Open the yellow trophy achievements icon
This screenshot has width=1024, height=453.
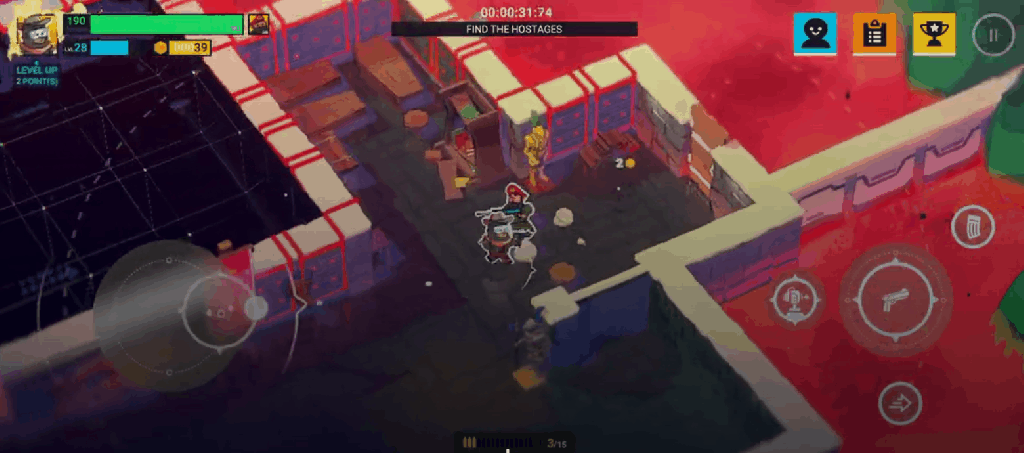pyautogui.click(x=934, y=34)
